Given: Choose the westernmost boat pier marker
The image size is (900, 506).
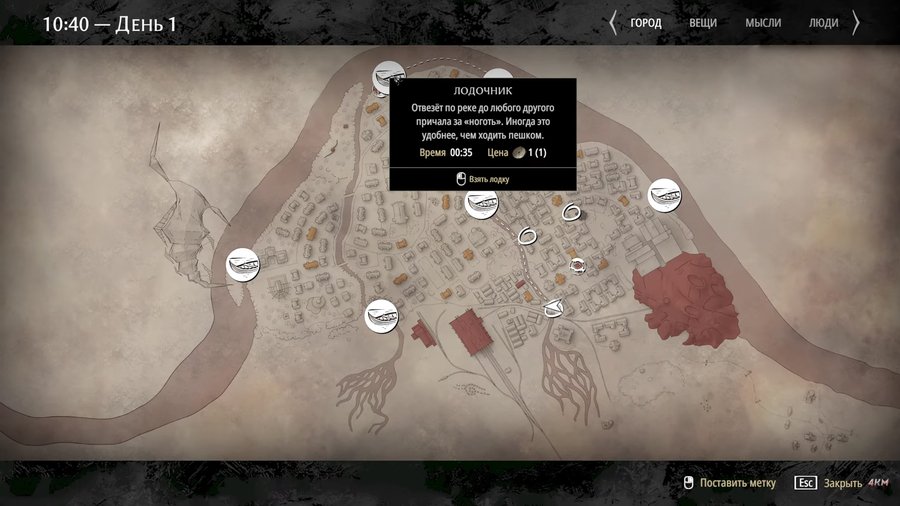Looking at the screenshot, I should pos(242,265).
